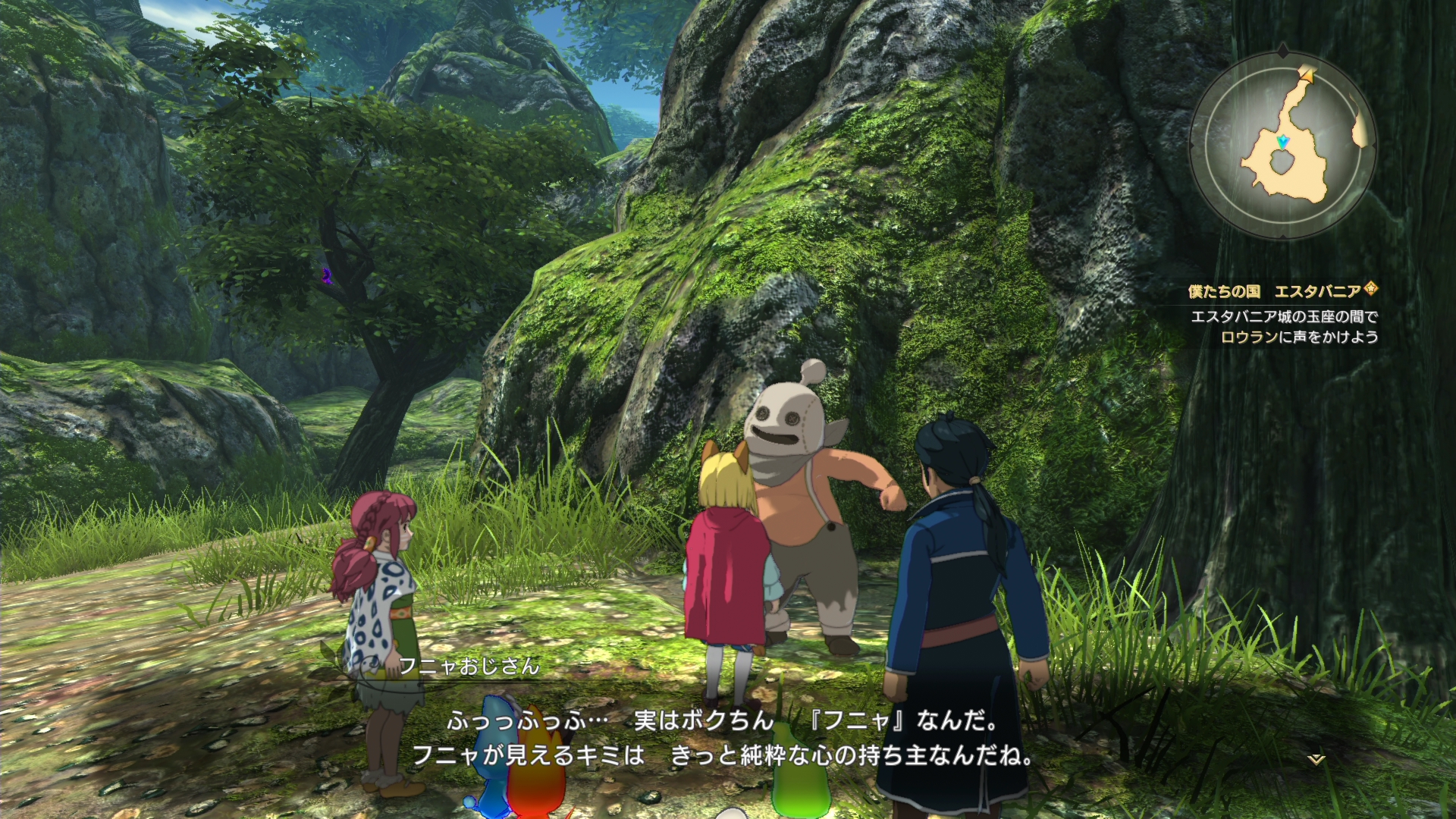Click the diamond compass marker above the minimap

point(1283,49)
